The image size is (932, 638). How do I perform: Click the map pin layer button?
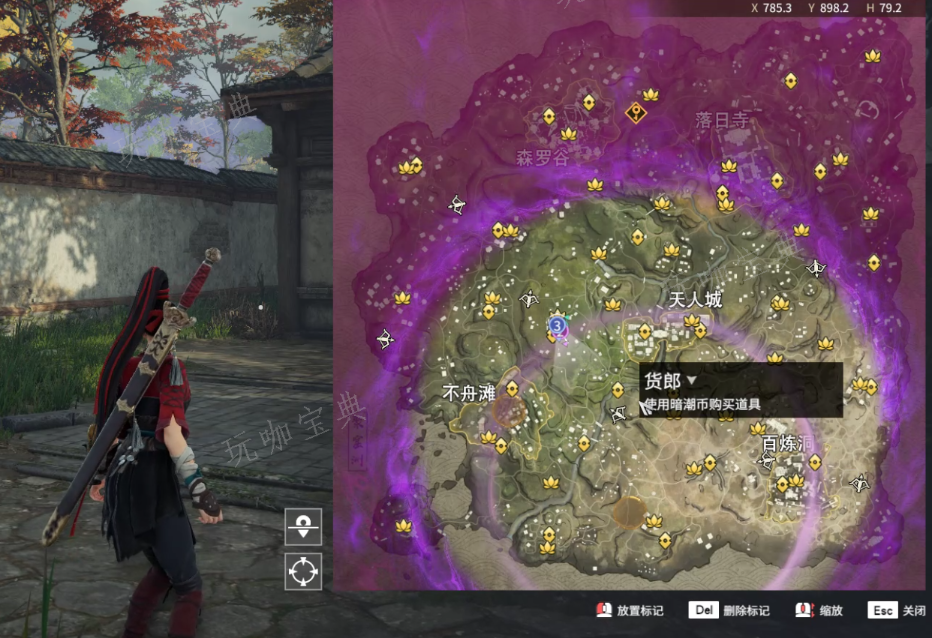pyautogui.click(x=303, y=525)
